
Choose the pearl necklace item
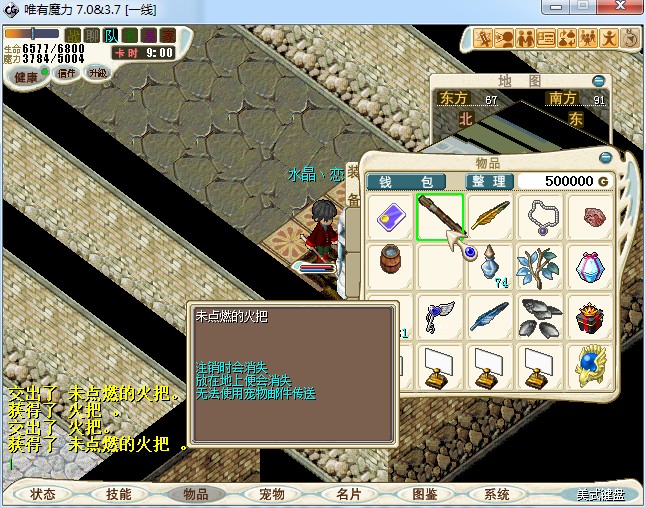click(540, 218)
